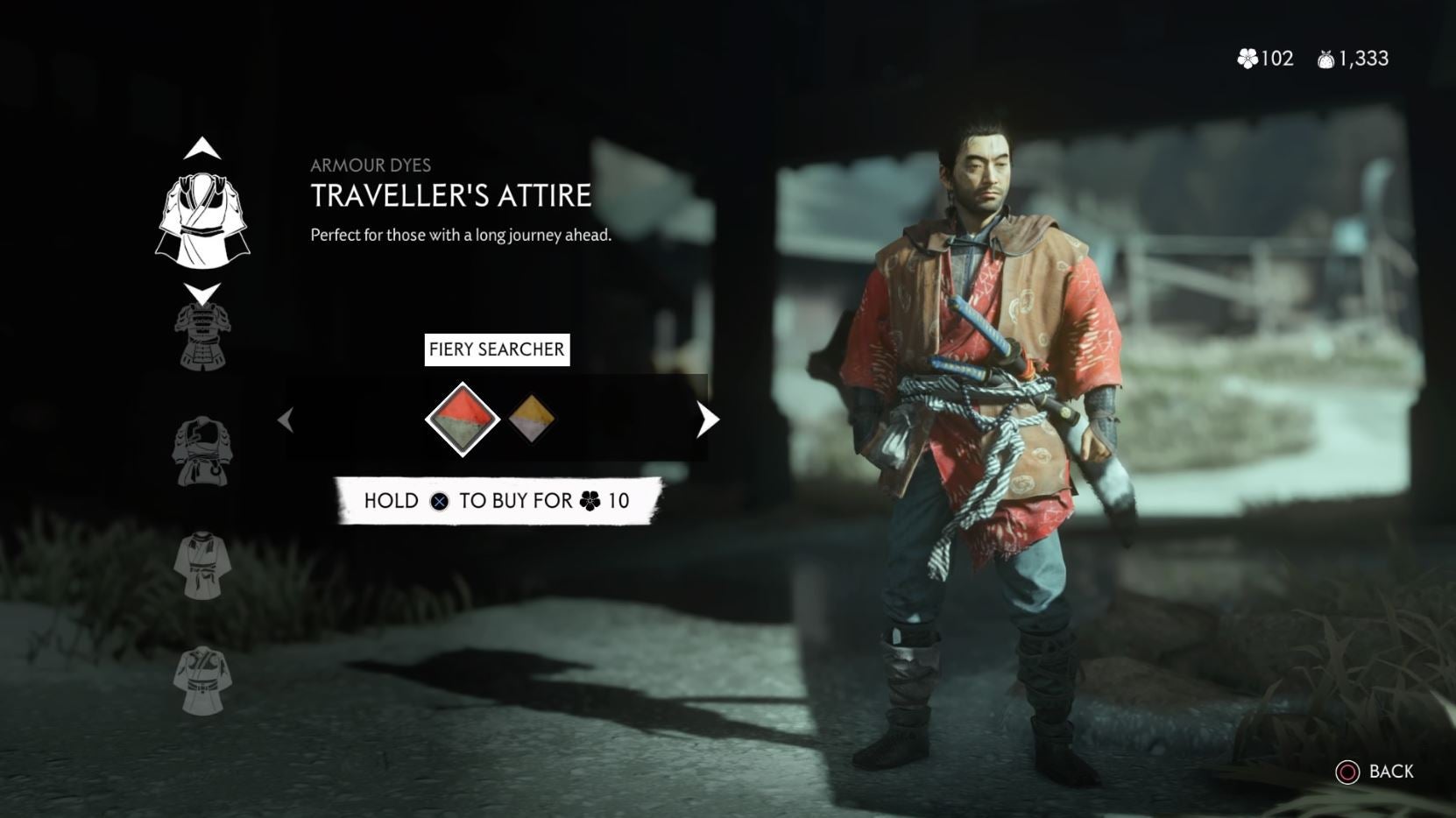Click the down chevron below the selected attire
The image size is (1456, 818).
point(203,292)
